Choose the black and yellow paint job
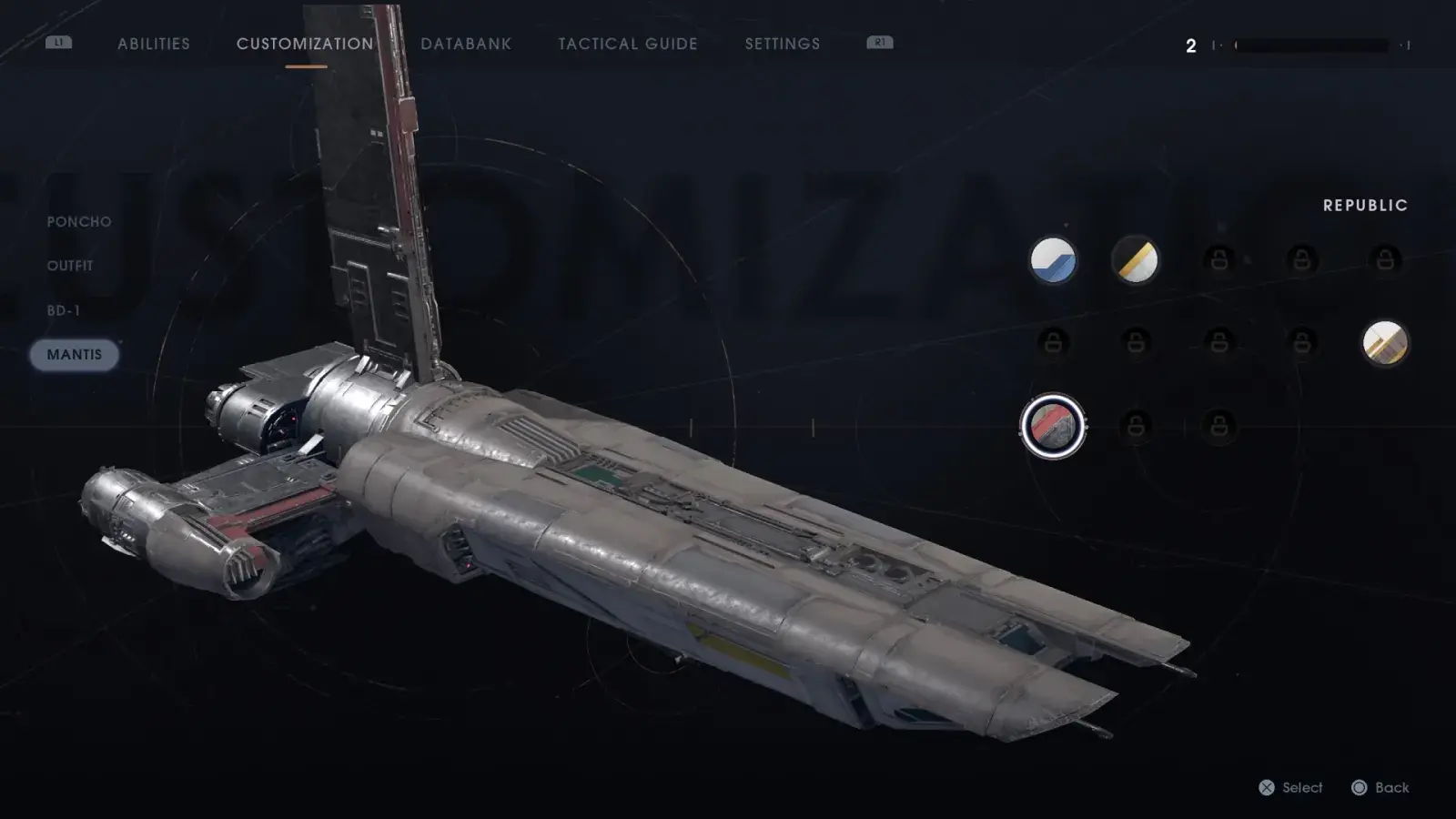 pyautogui.click(x=1136, y=260)
